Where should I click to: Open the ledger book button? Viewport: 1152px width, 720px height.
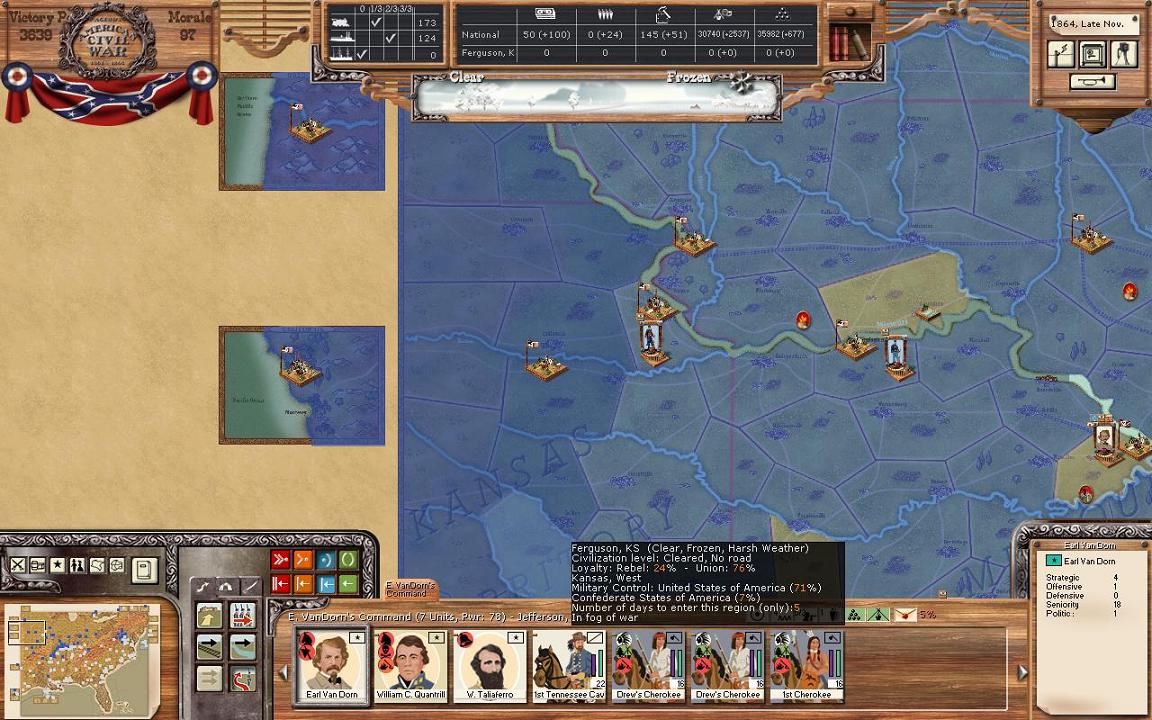(x=145, y=570)
